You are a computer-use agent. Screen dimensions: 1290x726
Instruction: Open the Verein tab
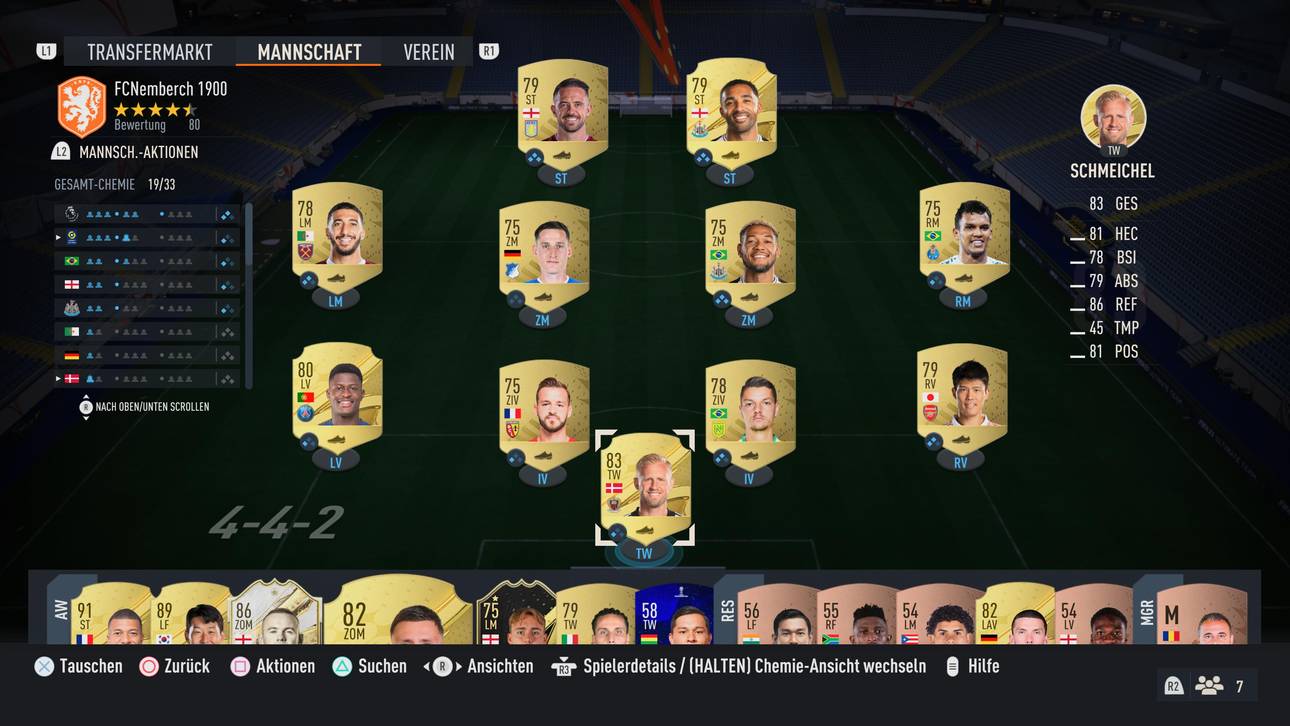[428, 52]
